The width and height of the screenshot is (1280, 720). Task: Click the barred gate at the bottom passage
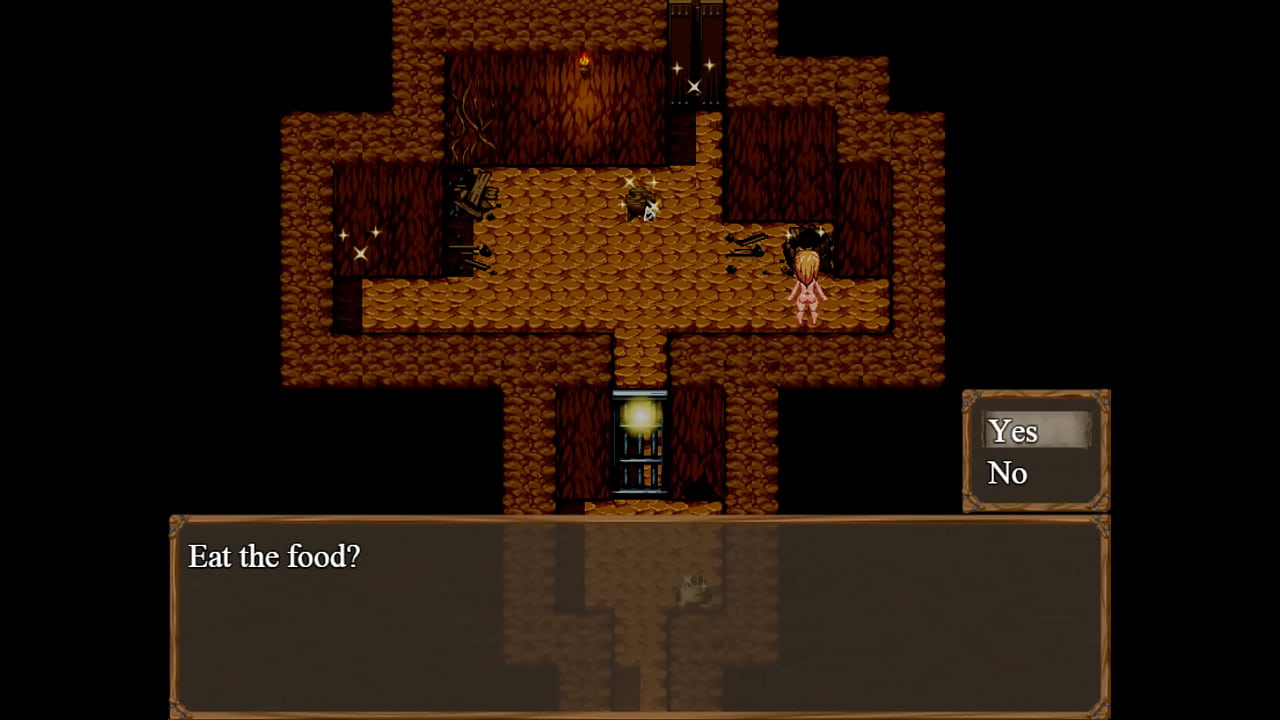coord(641,465)
